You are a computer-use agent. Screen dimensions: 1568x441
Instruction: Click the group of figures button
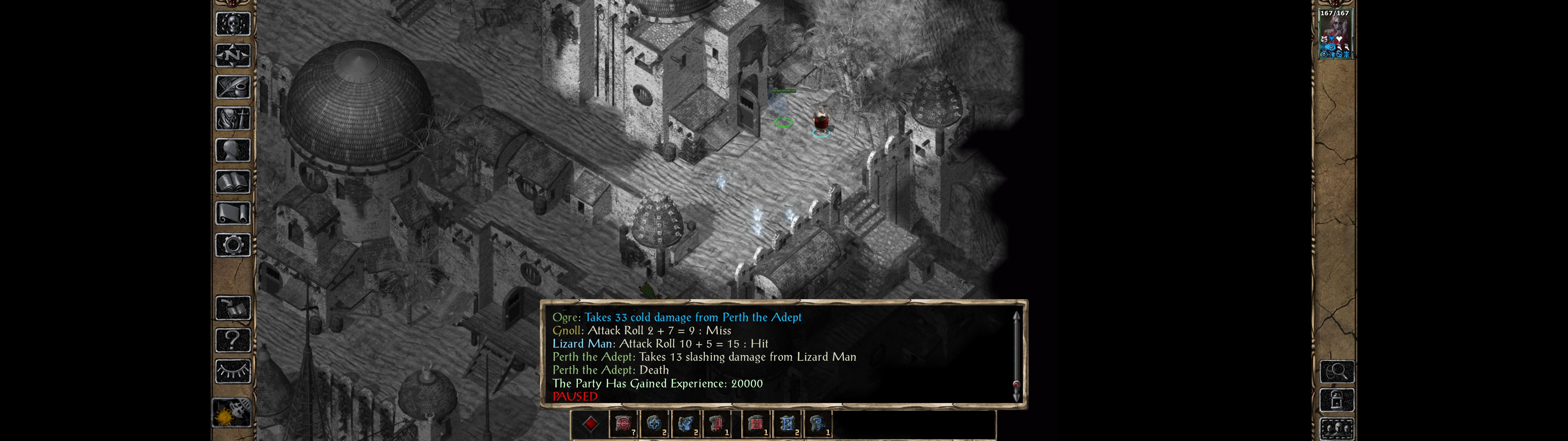[1337, 428]
